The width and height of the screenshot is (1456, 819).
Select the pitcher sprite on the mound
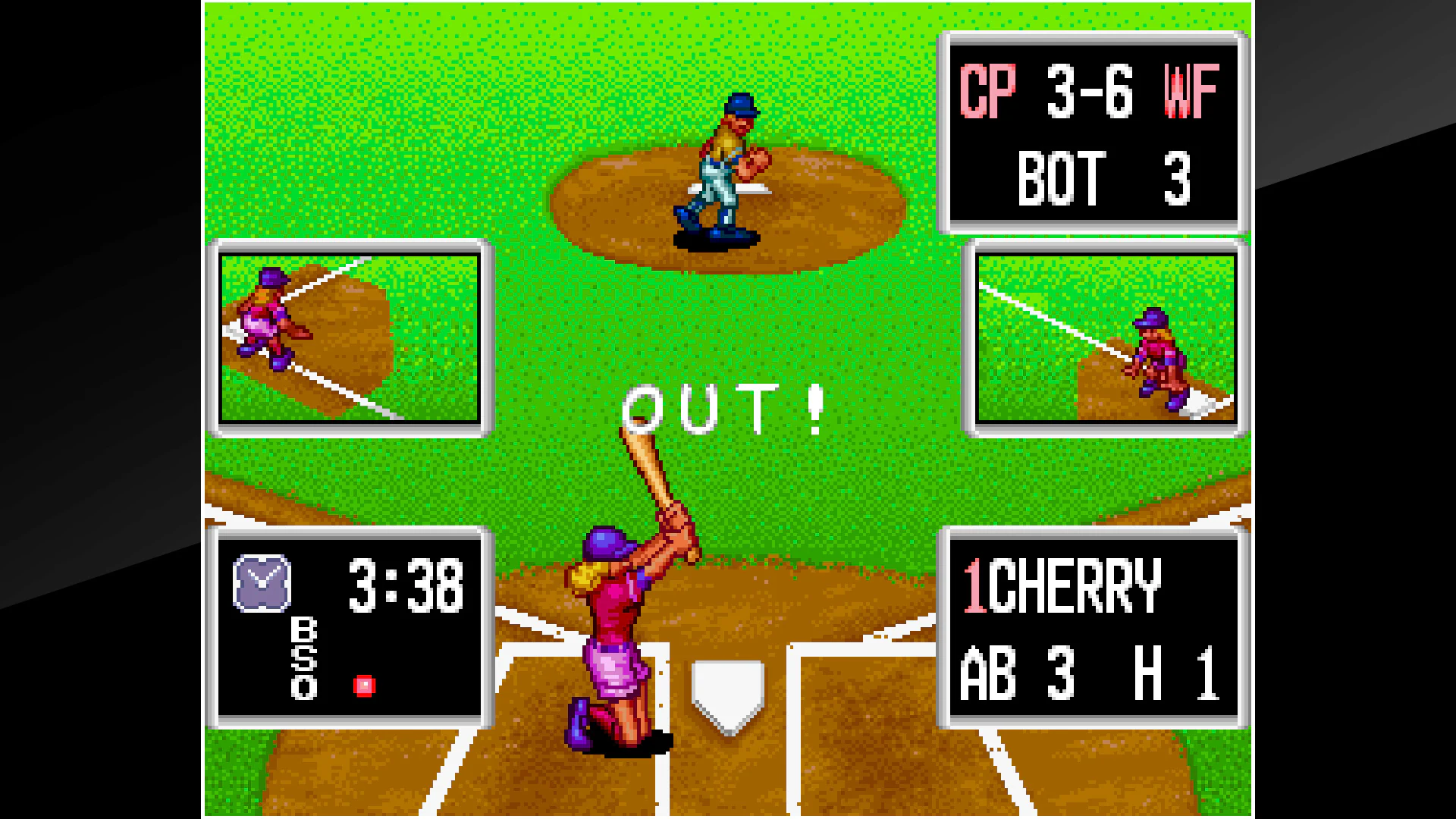coord(722,163)
